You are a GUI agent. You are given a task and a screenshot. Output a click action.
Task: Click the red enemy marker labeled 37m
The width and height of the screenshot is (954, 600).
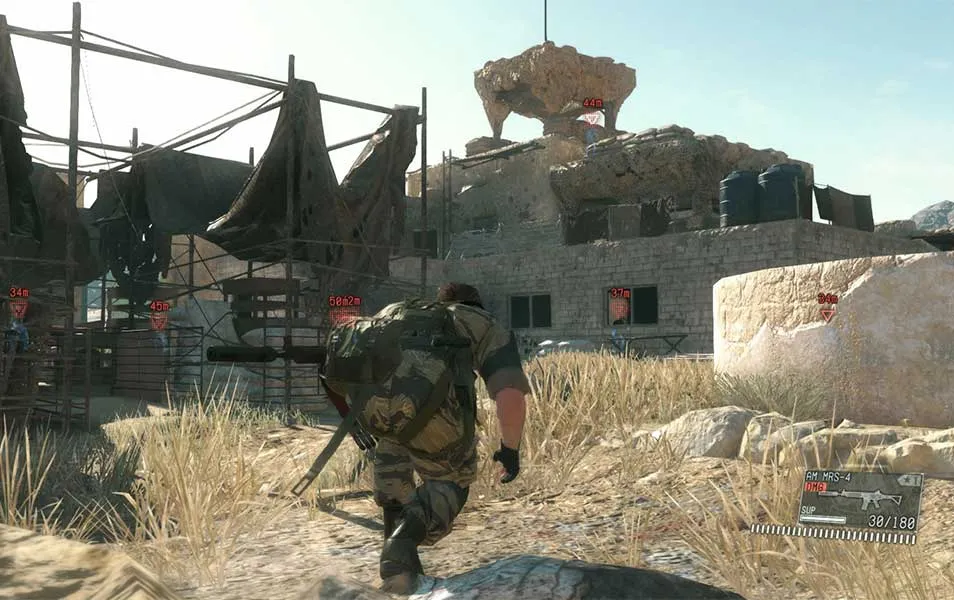point(620,308)
